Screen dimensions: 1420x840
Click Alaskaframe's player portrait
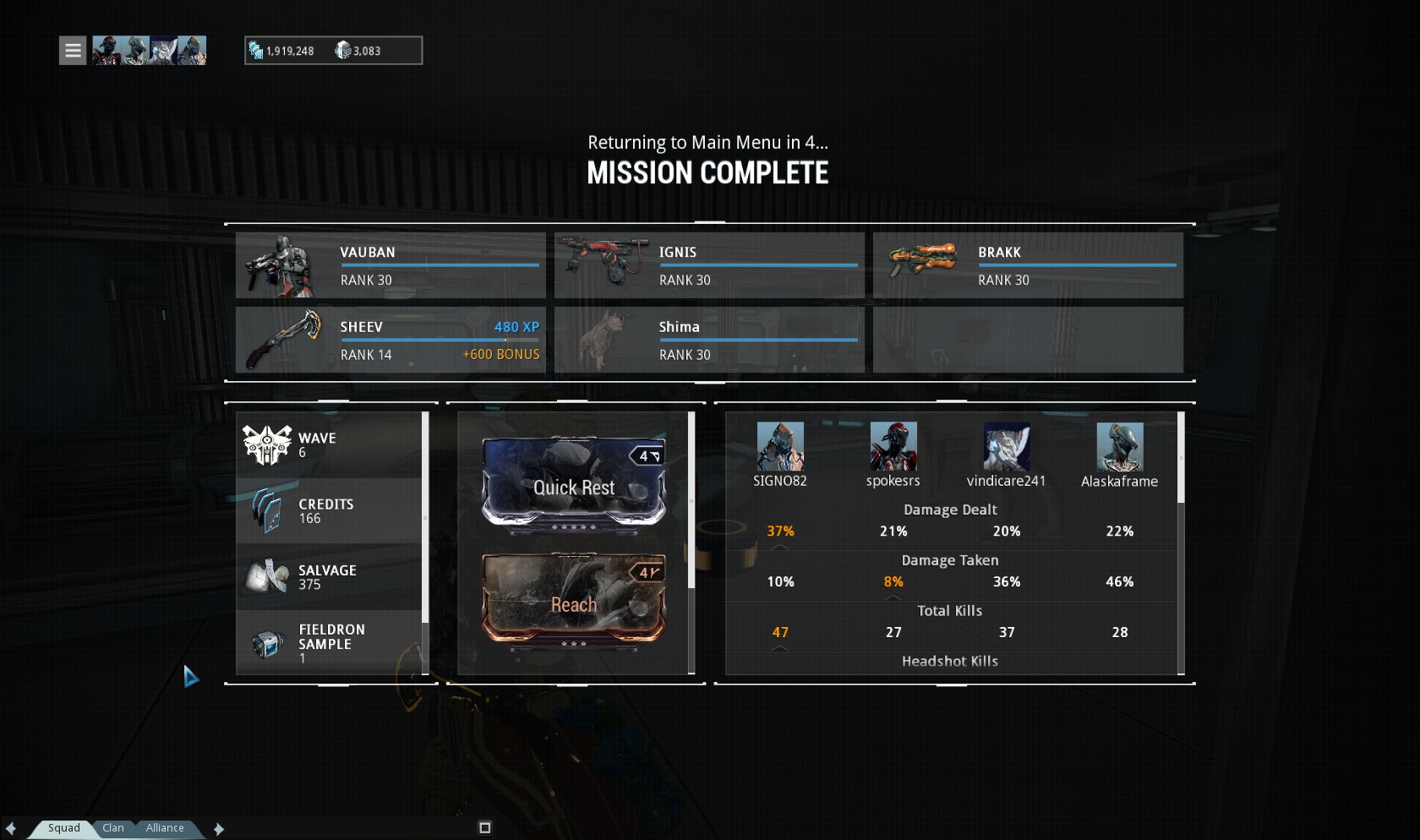click(x=1120, y=447)
